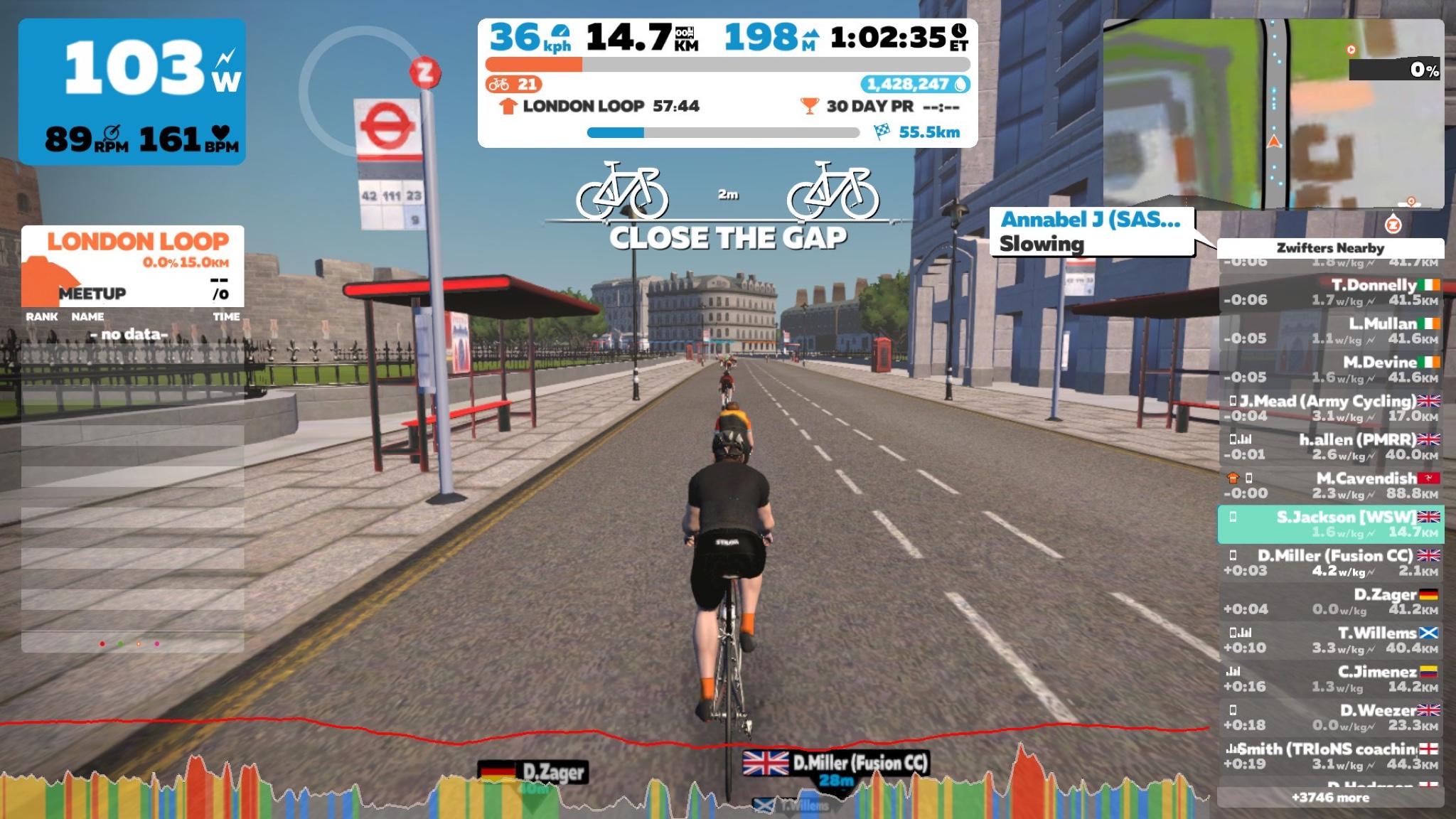Open the Annabel J message bubble
The width and height of the screenshot is (1456, 819).
click(x=1091, y=232)
